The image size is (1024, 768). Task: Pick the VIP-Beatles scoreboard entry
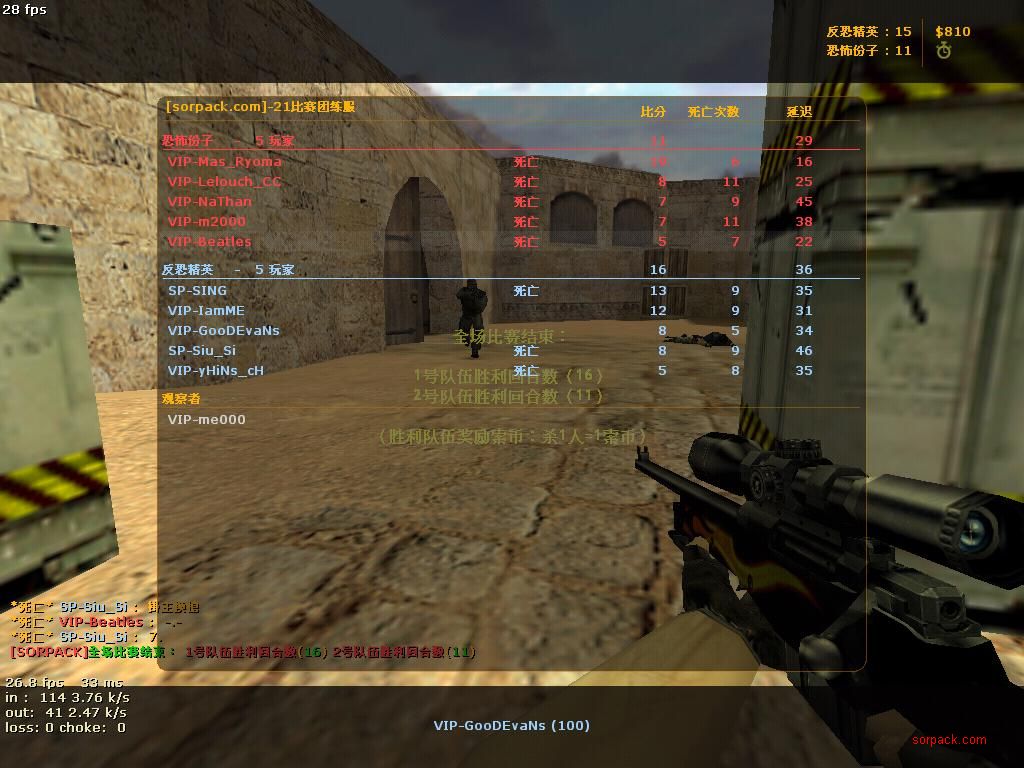(210, 242)
